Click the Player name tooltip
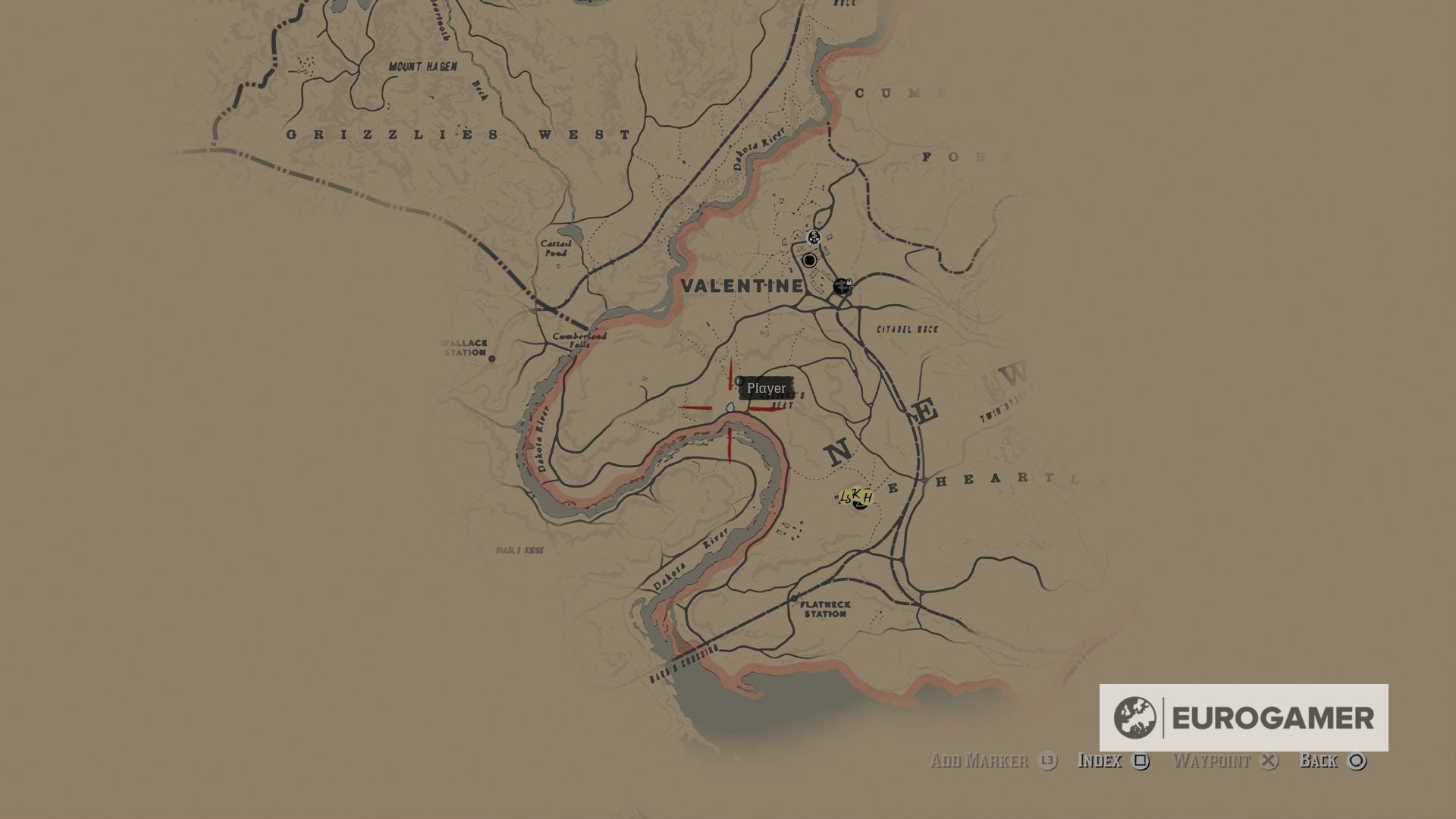This screenshot has width=1456, height=819. pos(766,388)
